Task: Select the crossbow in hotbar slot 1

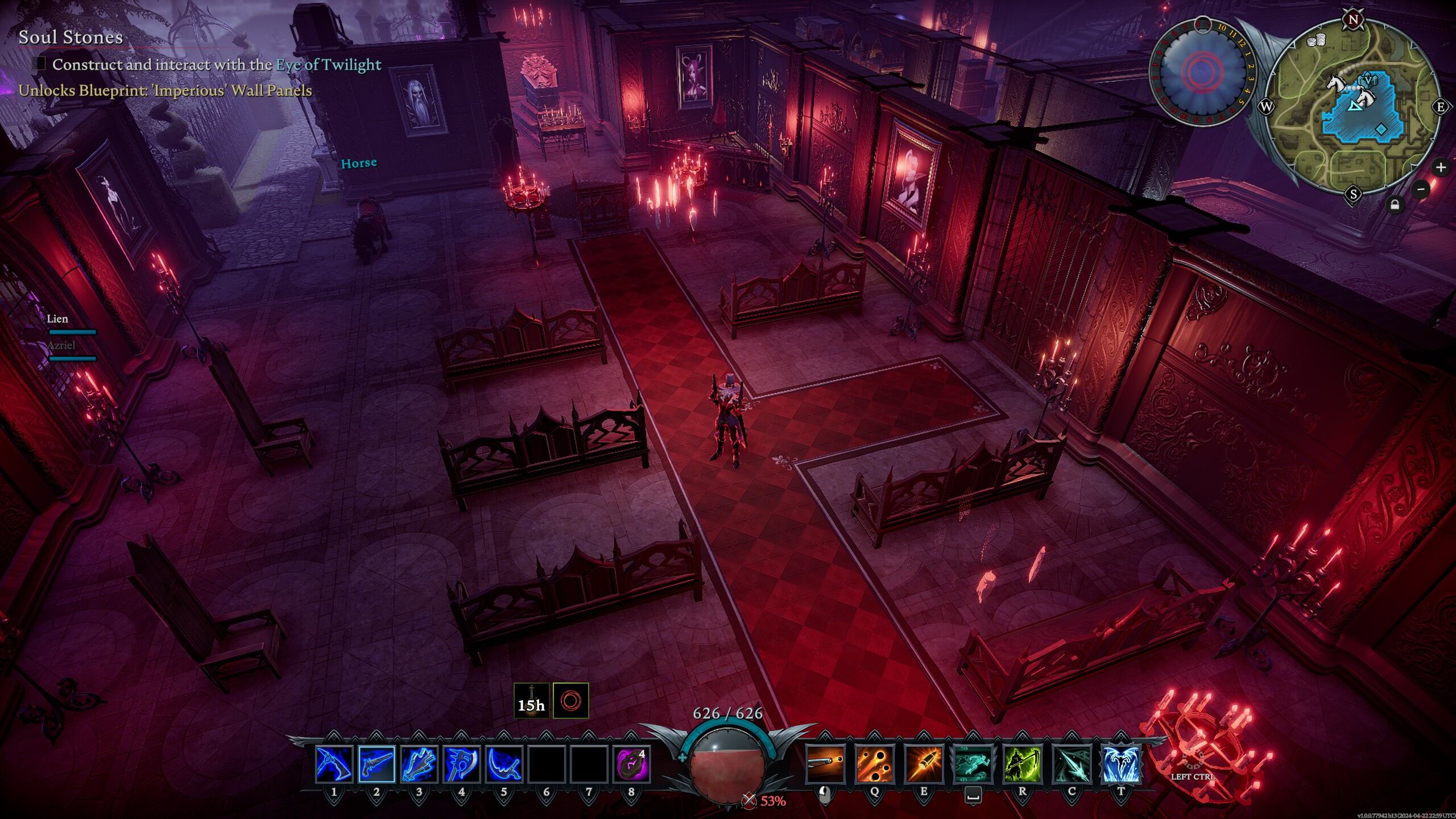Action: pyautogui.click(x=334, y=764)
